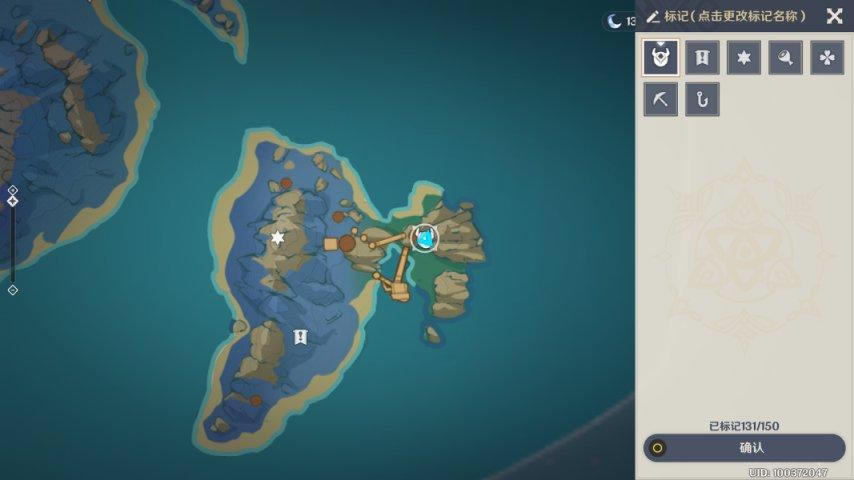Select the pickaxe marker icon
This screenshot has width=854, height=480.
click(661, 99)
